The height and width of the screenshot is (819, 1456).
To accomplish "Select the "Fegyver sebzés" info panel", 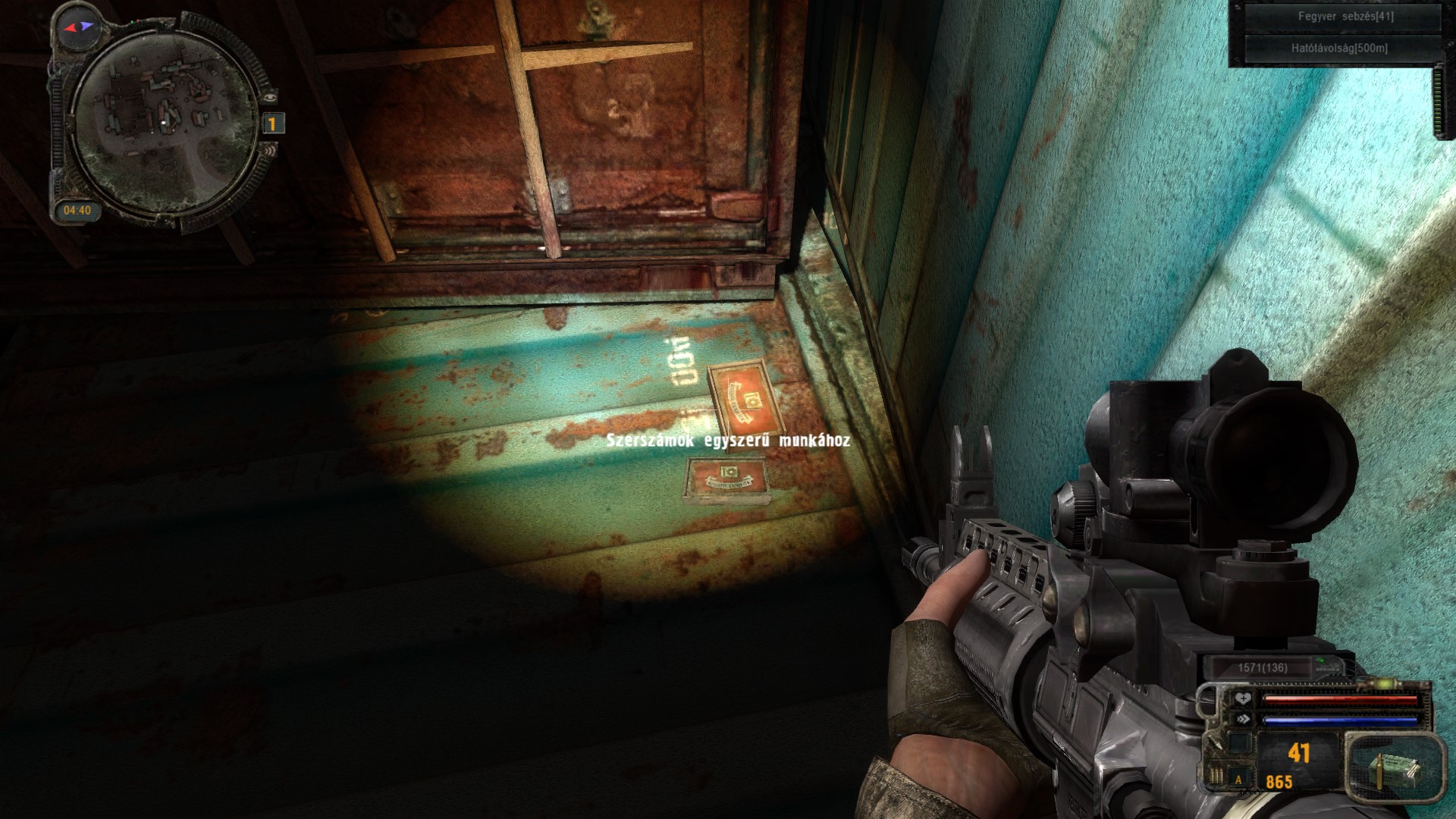I will point(1339,17).
